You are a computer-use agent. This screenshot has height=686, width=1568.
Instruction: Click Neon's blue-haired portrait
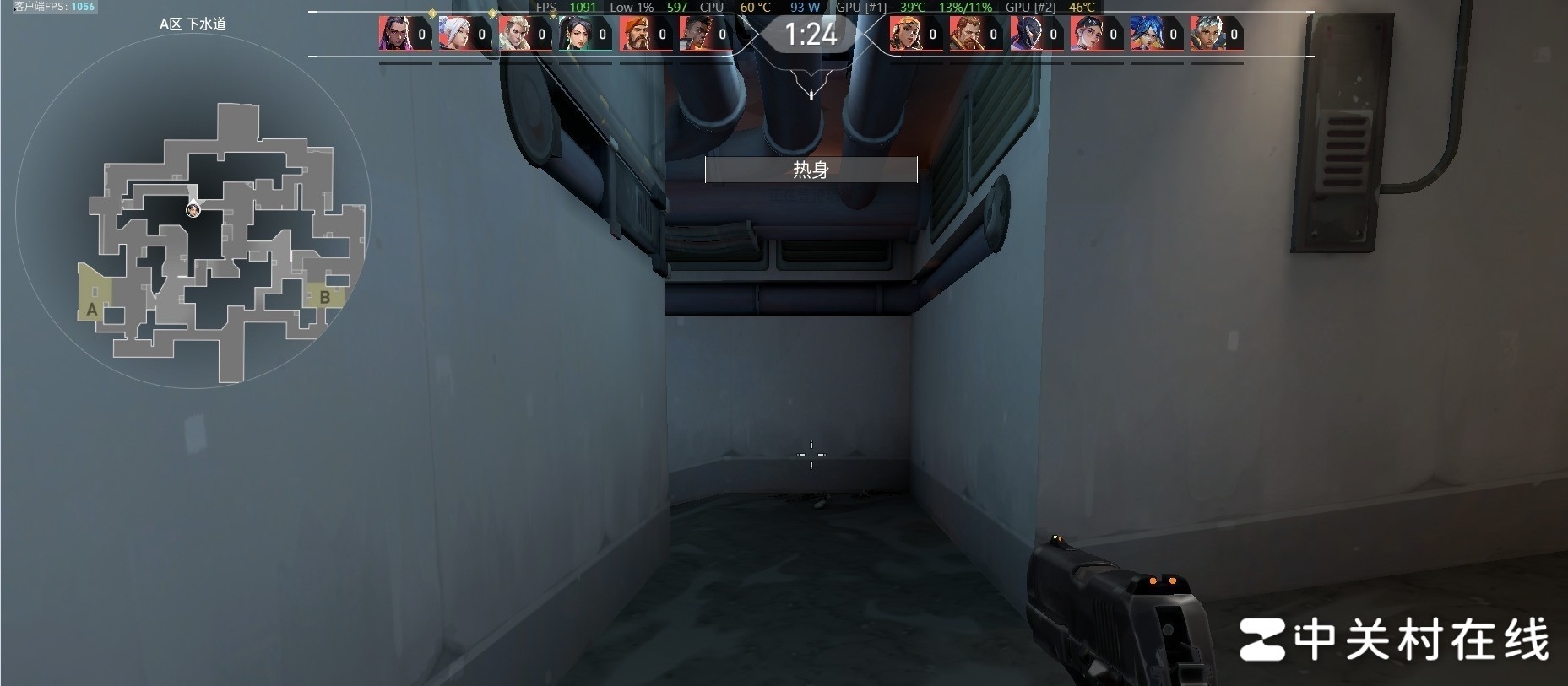coord(1146,34)
